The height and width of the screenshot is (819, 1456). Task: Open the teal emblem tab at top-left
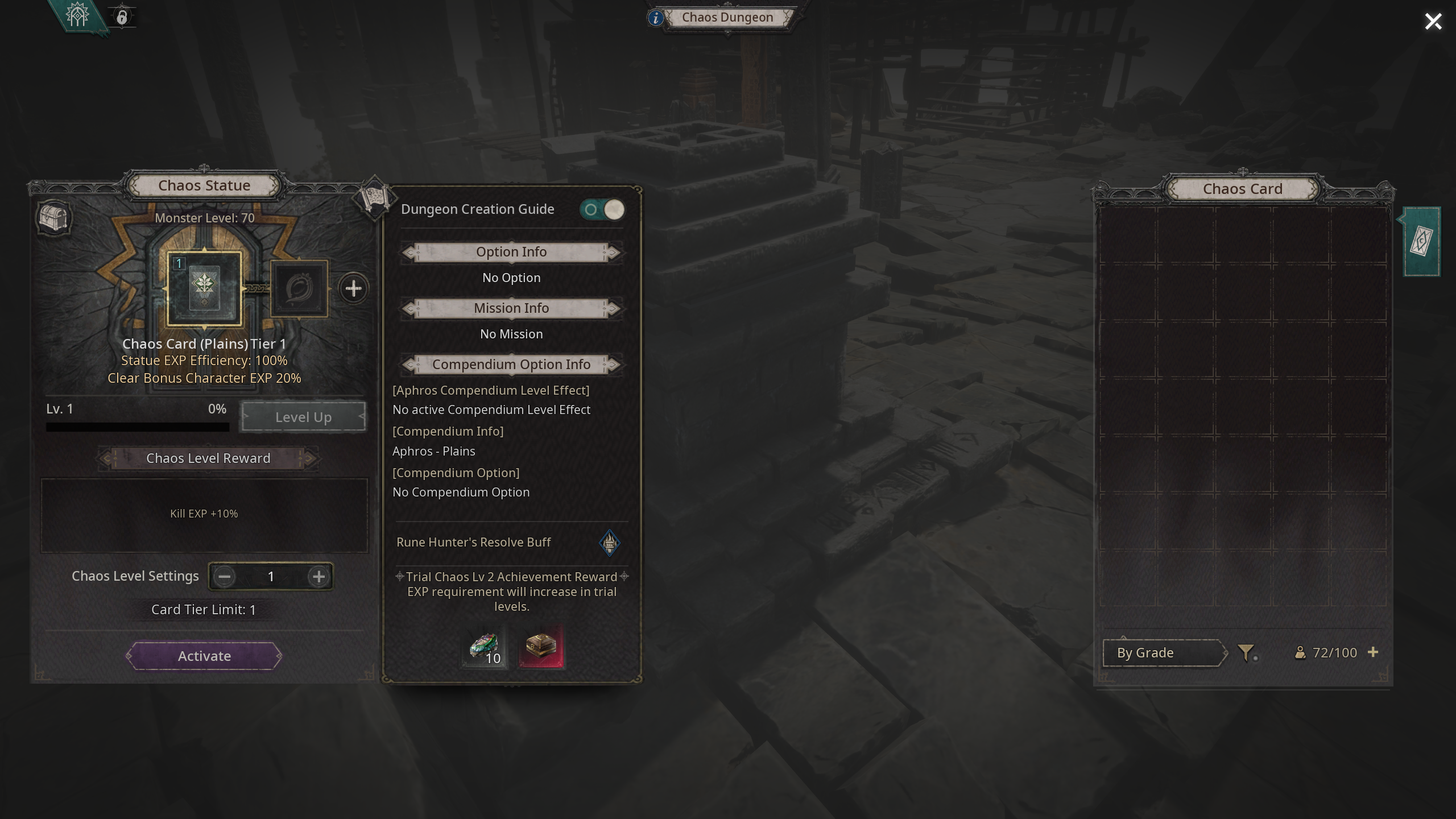(78, 15)
